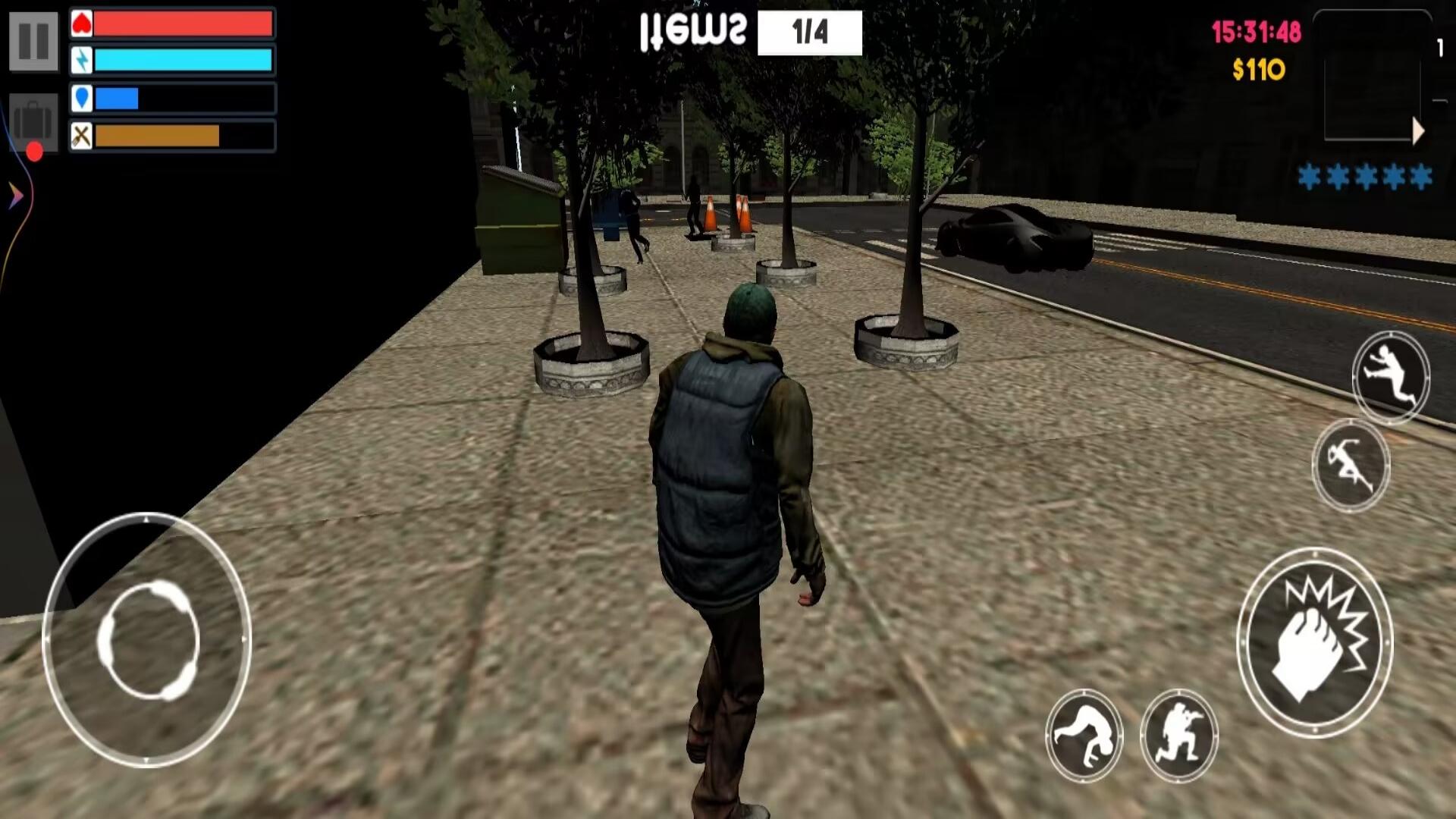Open the suitcase inventory
Image resolution: width=1456 pixels, height=819 pixels.
pos(33,121)
